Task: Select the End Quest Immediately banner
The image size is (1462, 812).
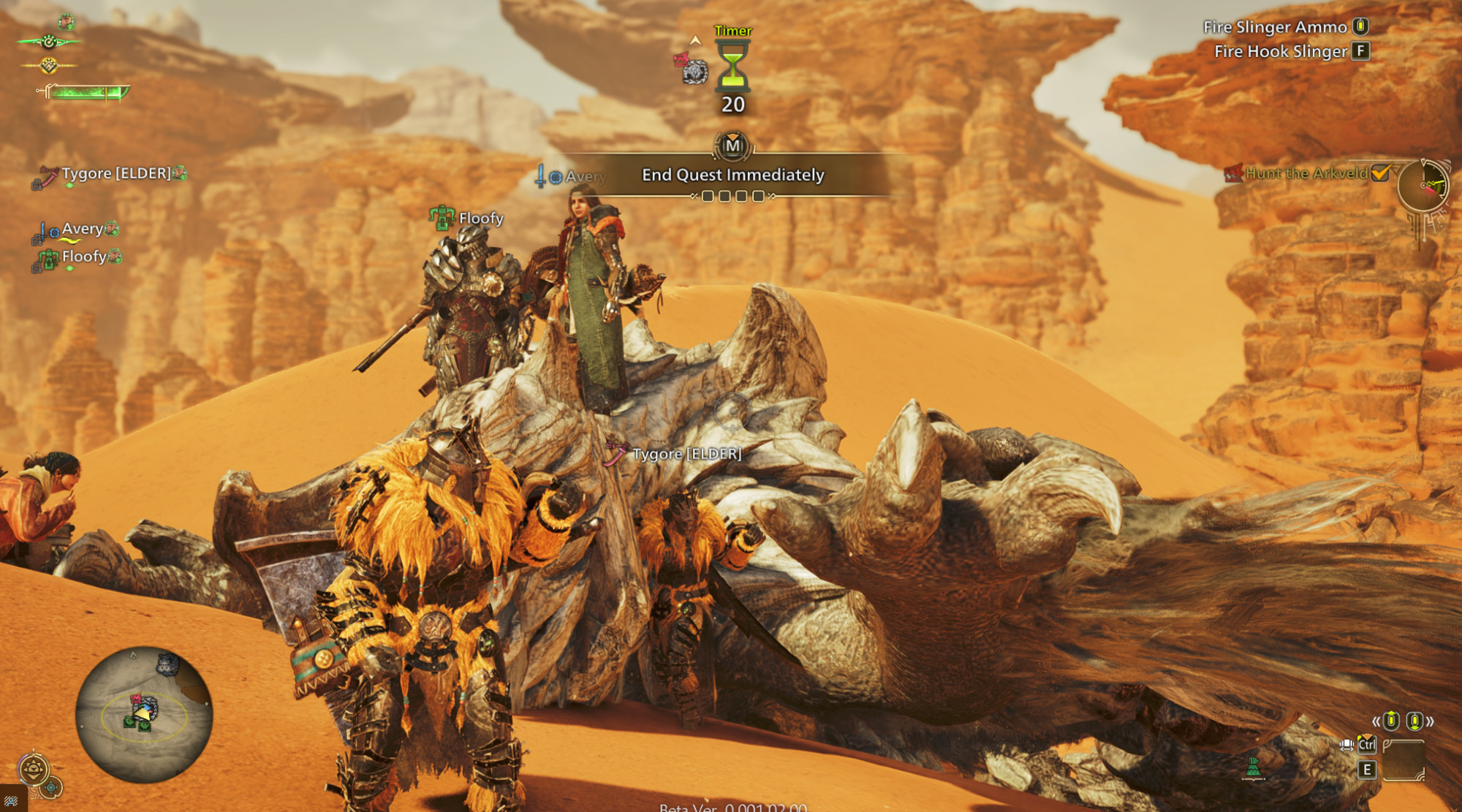Action: point(732,175)
